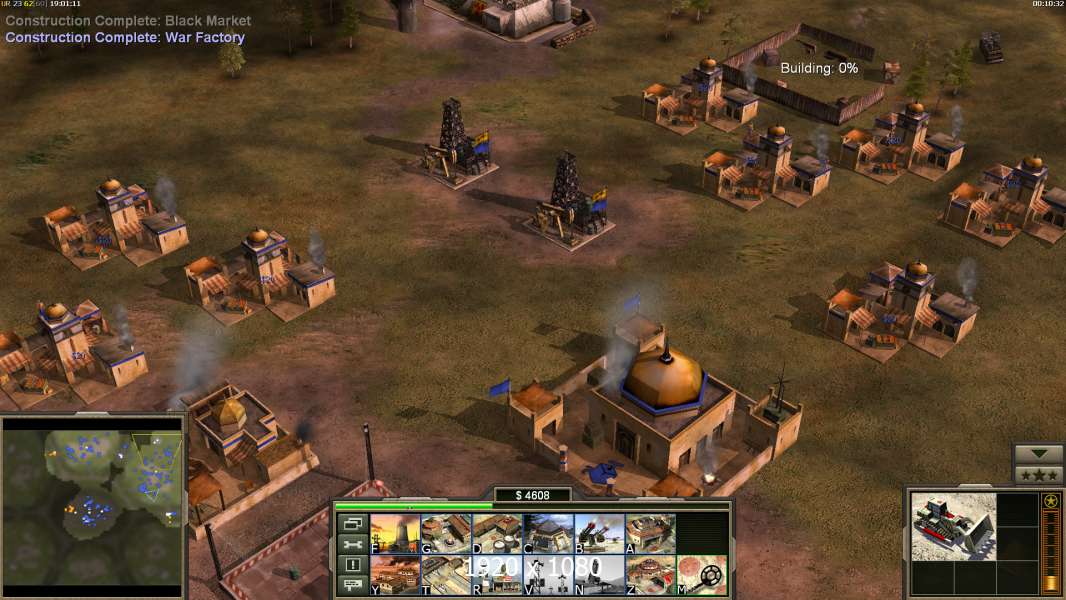
Task: Click the exclamation mark button
Action: click(x=351, y=565)
